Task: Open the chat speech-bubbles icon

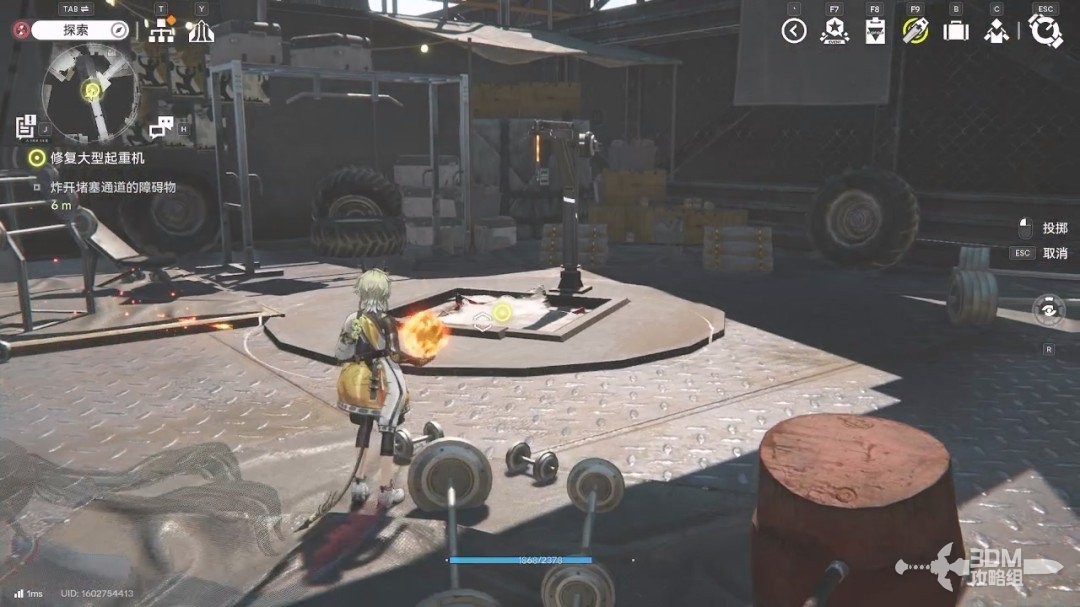Action: pos(162,127)
